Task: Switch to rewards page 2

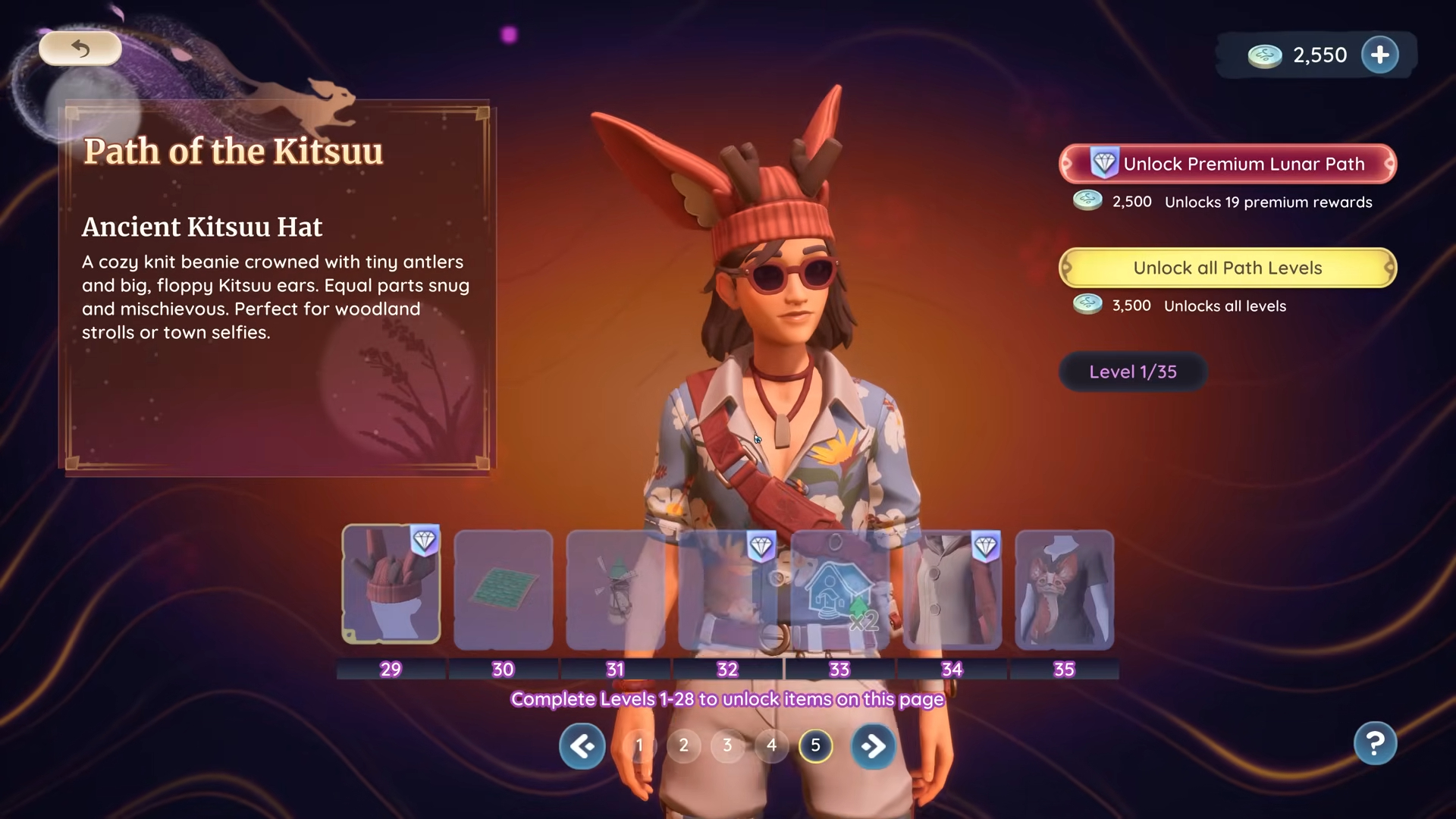Action: coord(683,745)
